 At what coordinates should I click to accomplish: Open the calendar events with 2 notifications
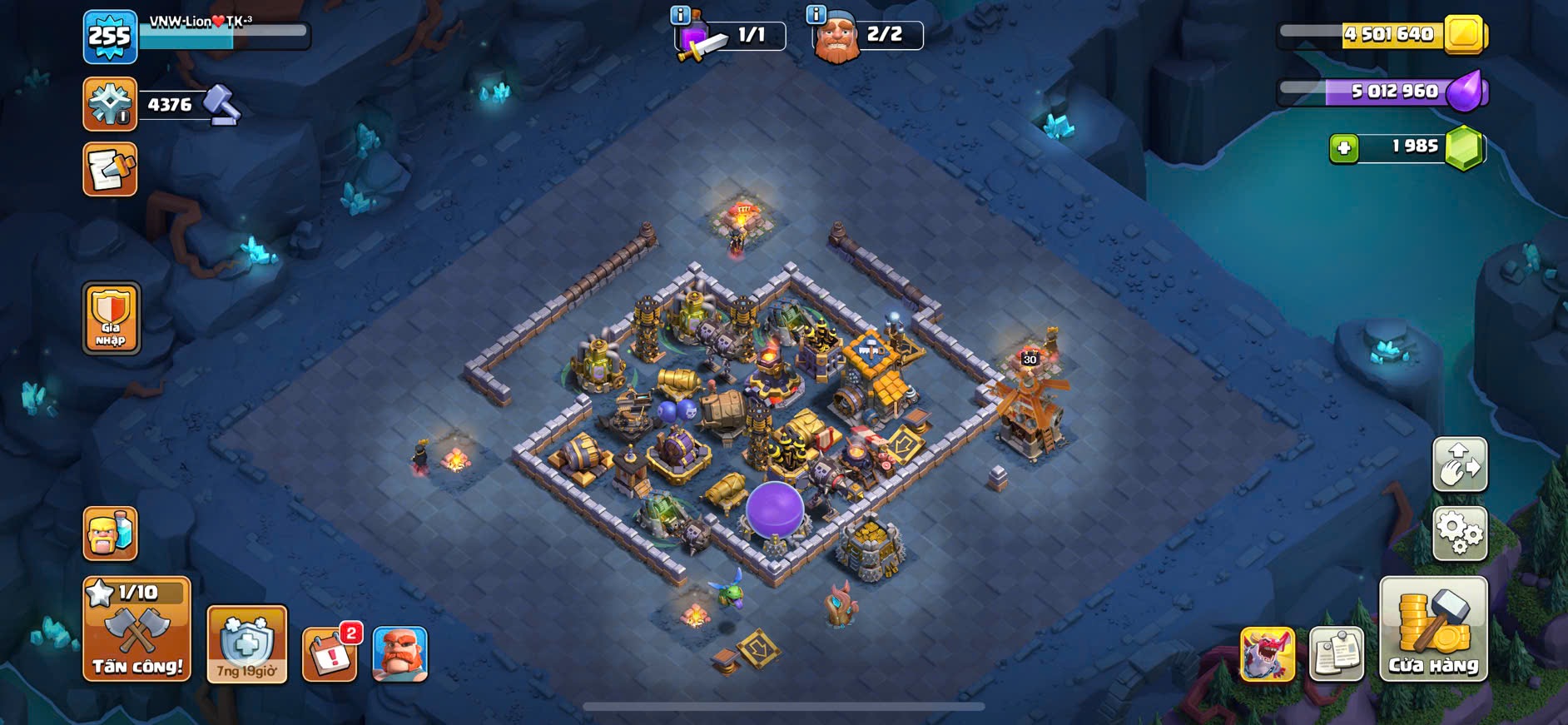coord(330,654)
